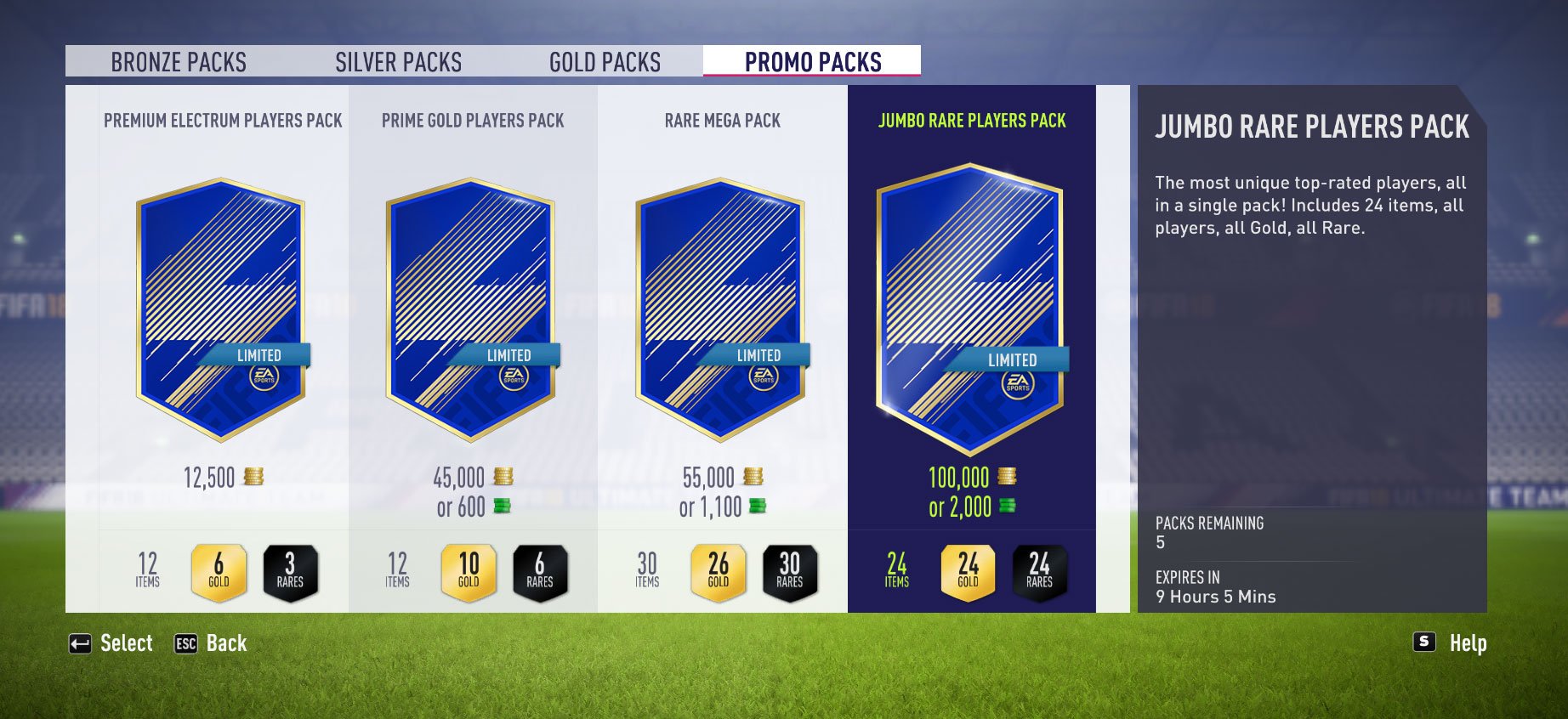
Task: Select the gold coins icon next to 55,000
Action: pyautogui.click(x=752, y=478)
